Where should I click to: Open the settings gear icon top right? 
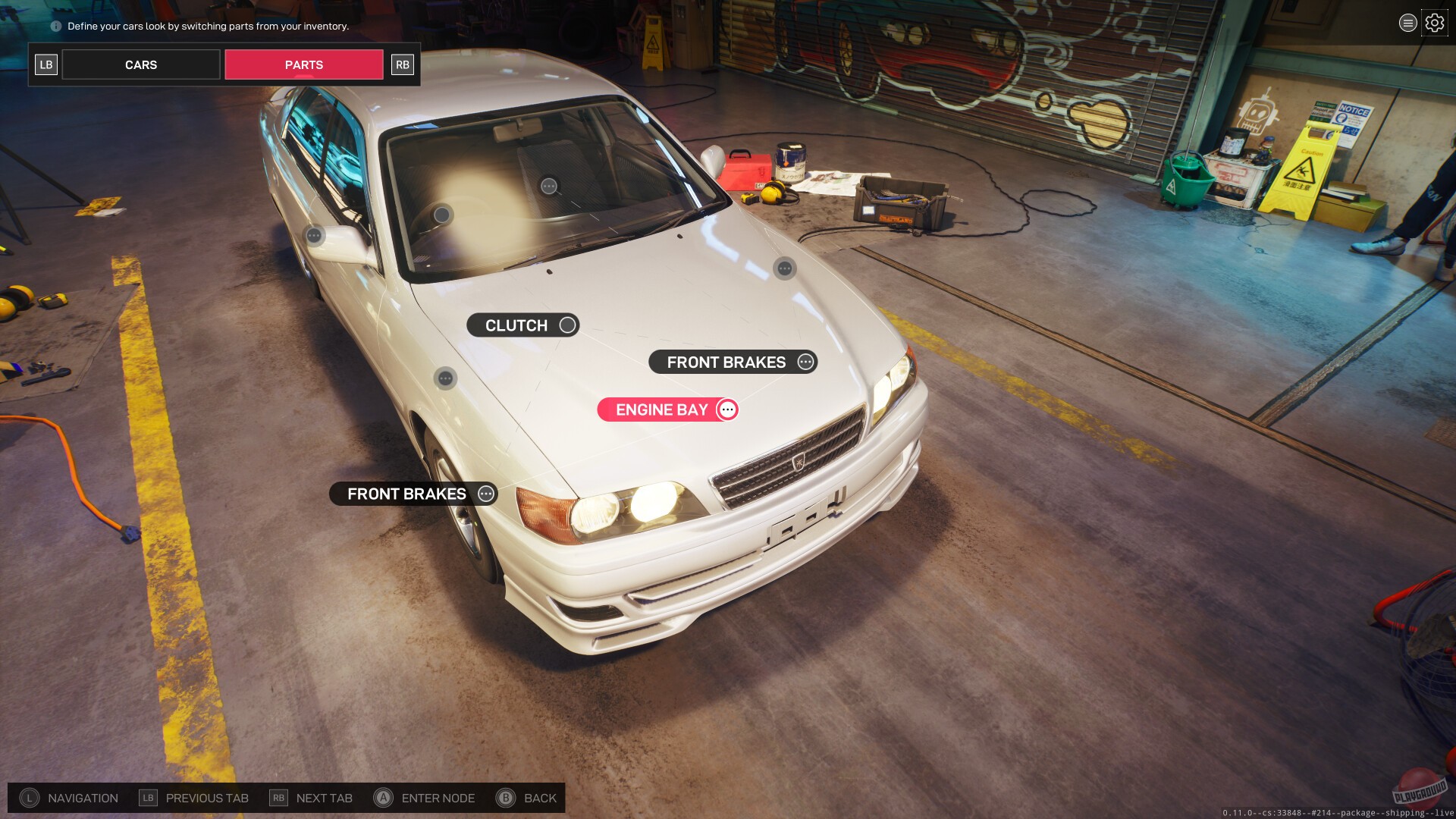pos(1434,22)
